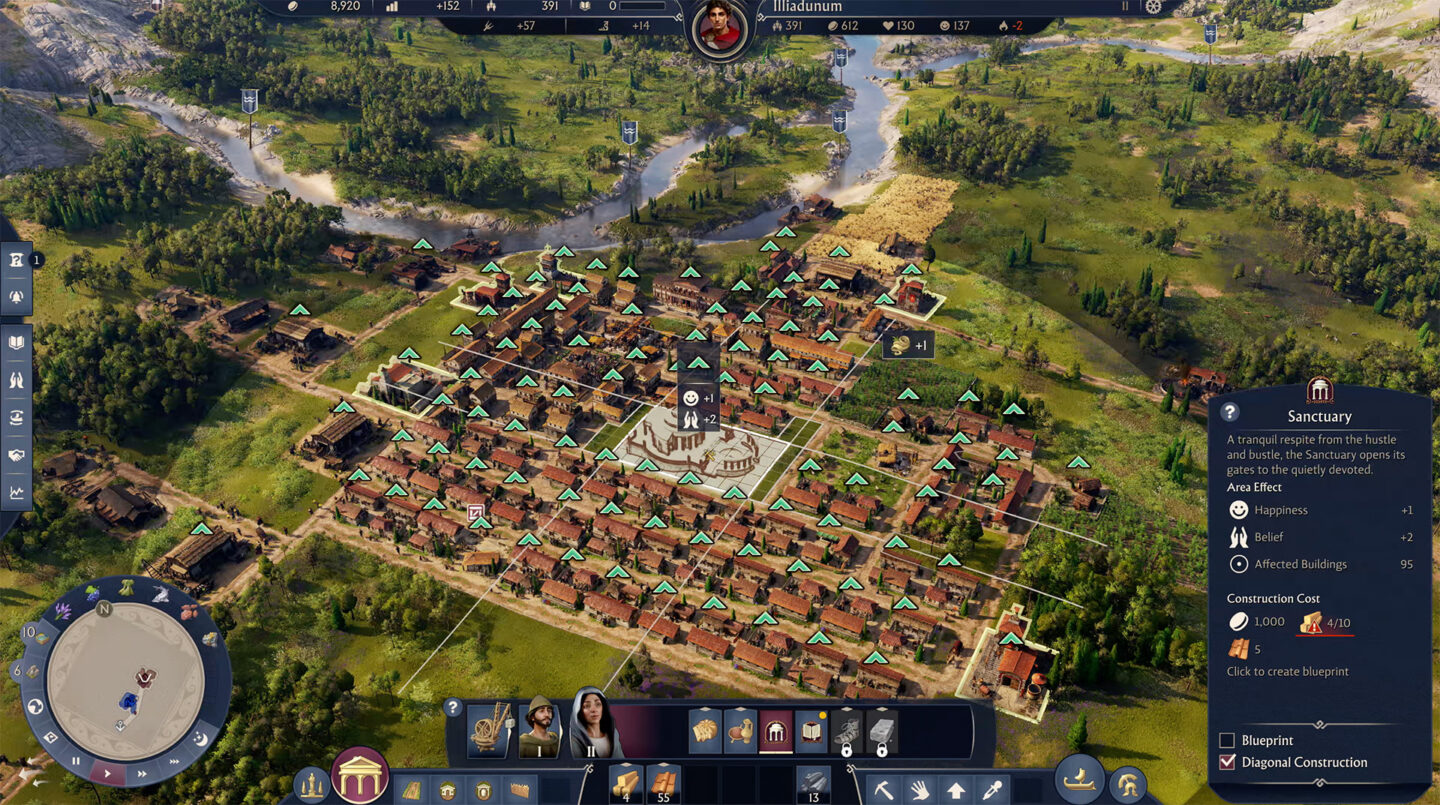Select the hand move tool
Image resolution: width=1440 pixels, height=805 pixels.
921,791
